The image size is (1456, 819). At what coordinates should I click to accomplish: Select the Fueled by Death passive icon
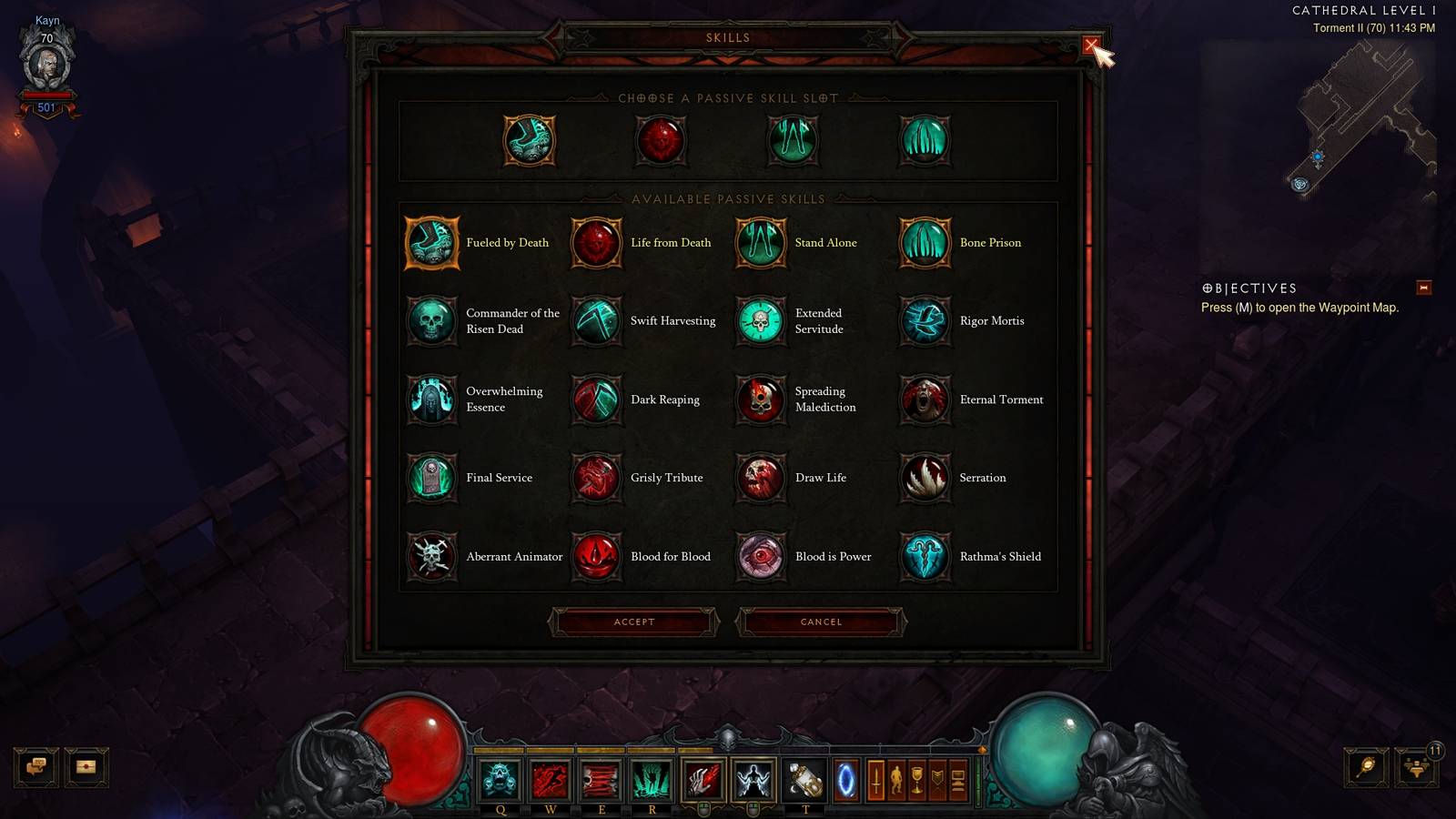[430, 242]
